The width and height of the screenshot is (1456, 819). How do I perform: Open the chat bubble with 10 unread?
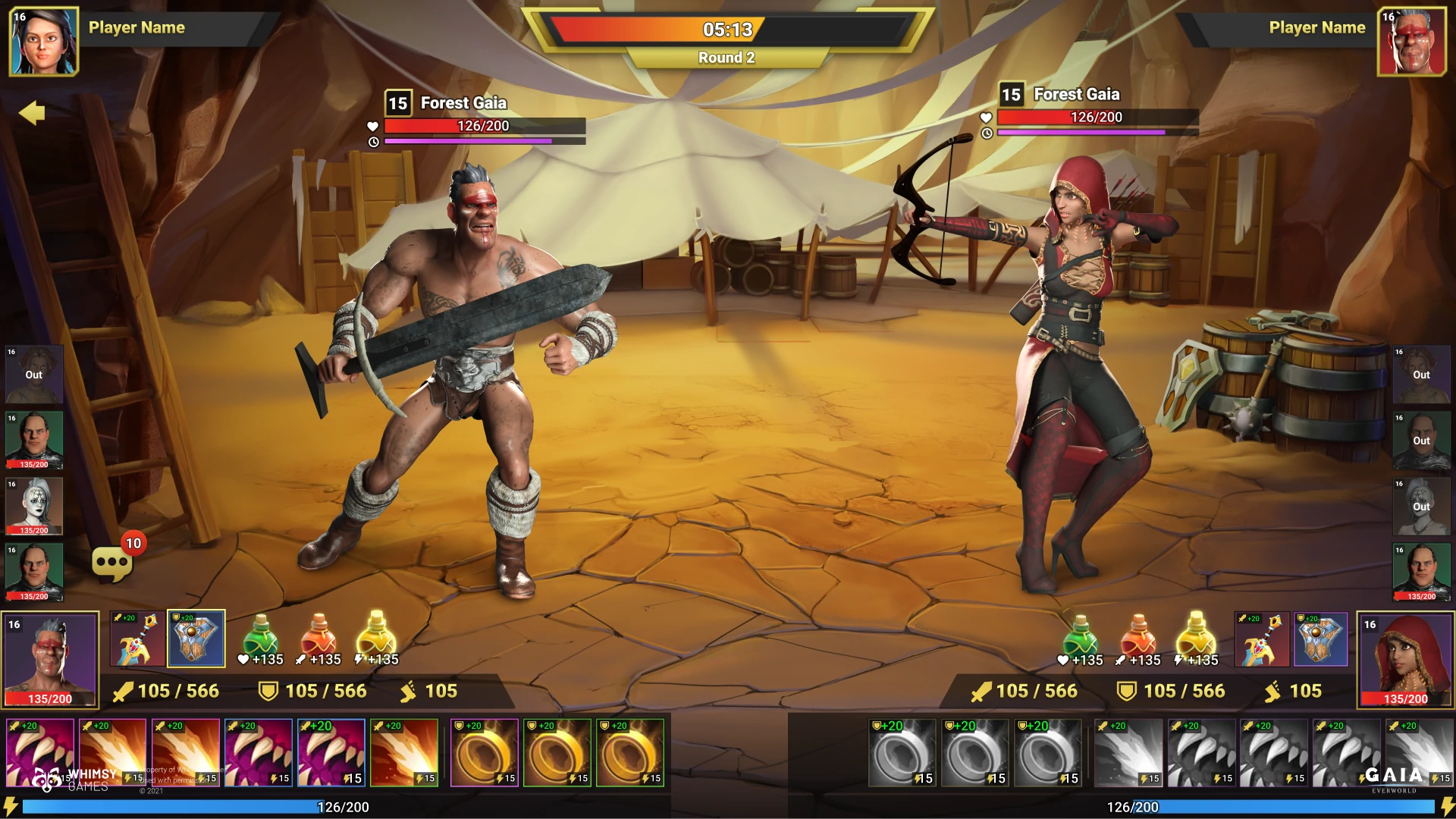(111, 563)
